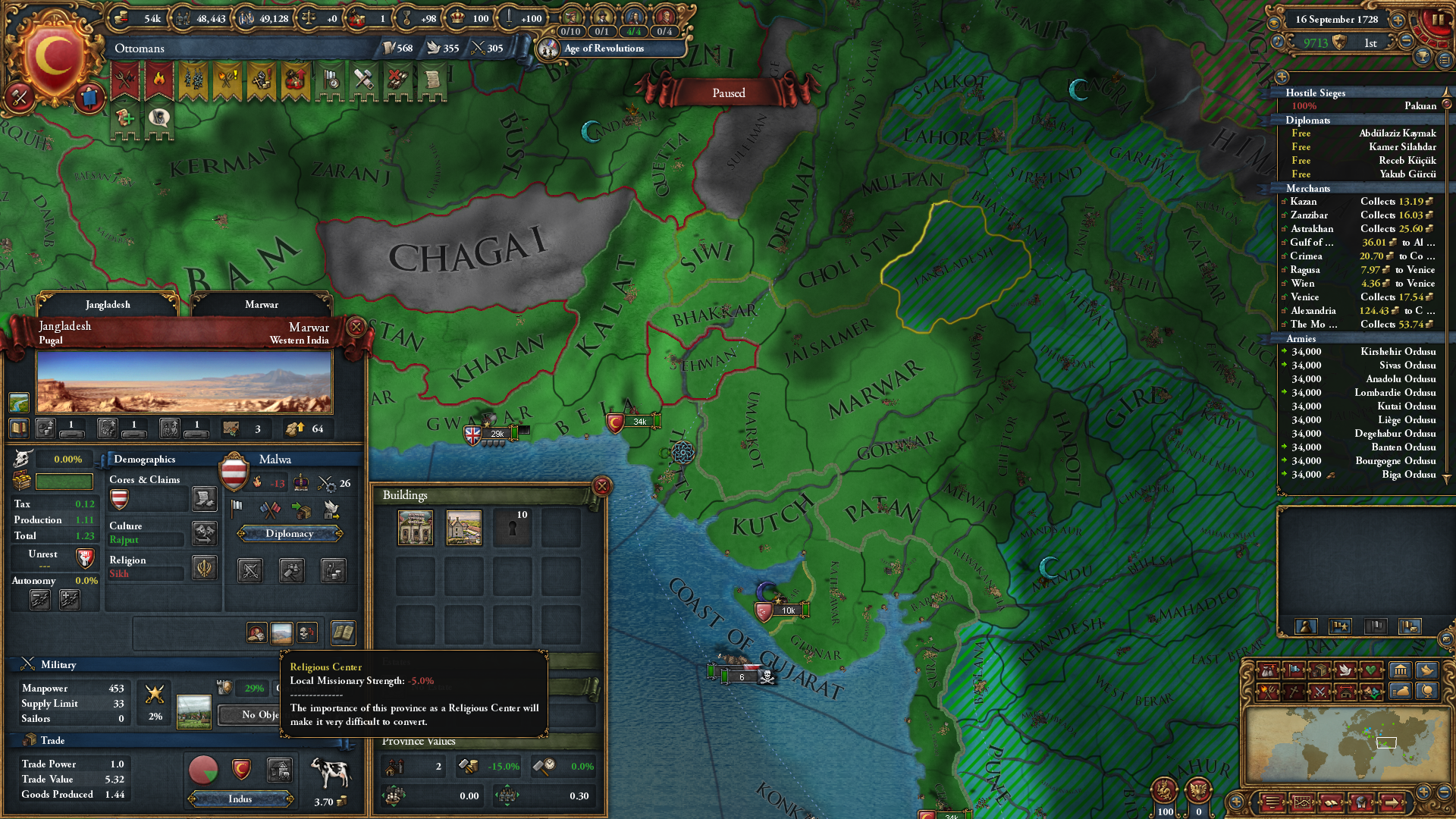This screenshot has width=1456, height=819.
Task: Switch to the Marwar tab
Action: (262, 305)
